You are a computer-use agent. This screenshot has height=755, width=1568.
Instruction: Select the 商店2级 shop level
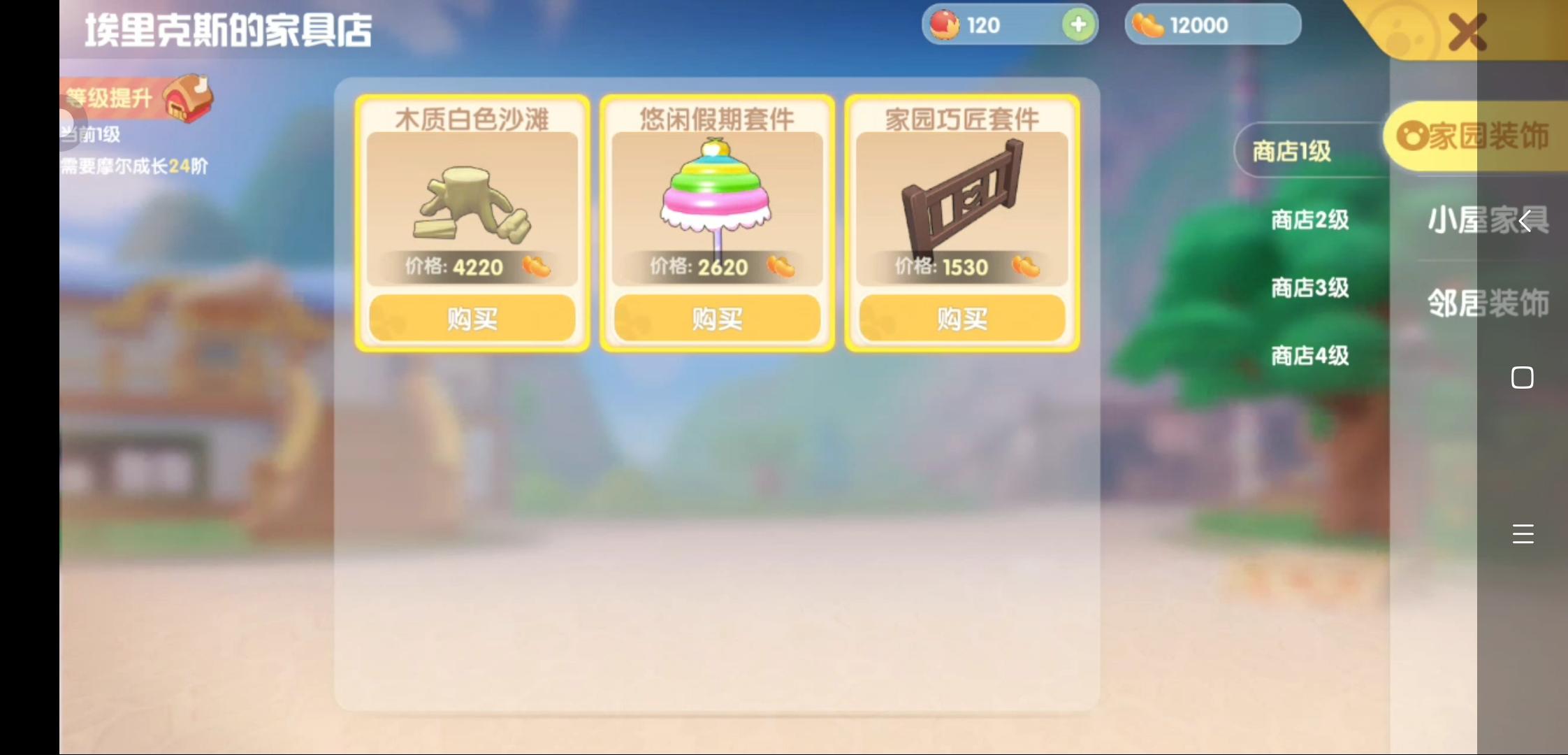pyautogui.click(x=1309, y=220)
